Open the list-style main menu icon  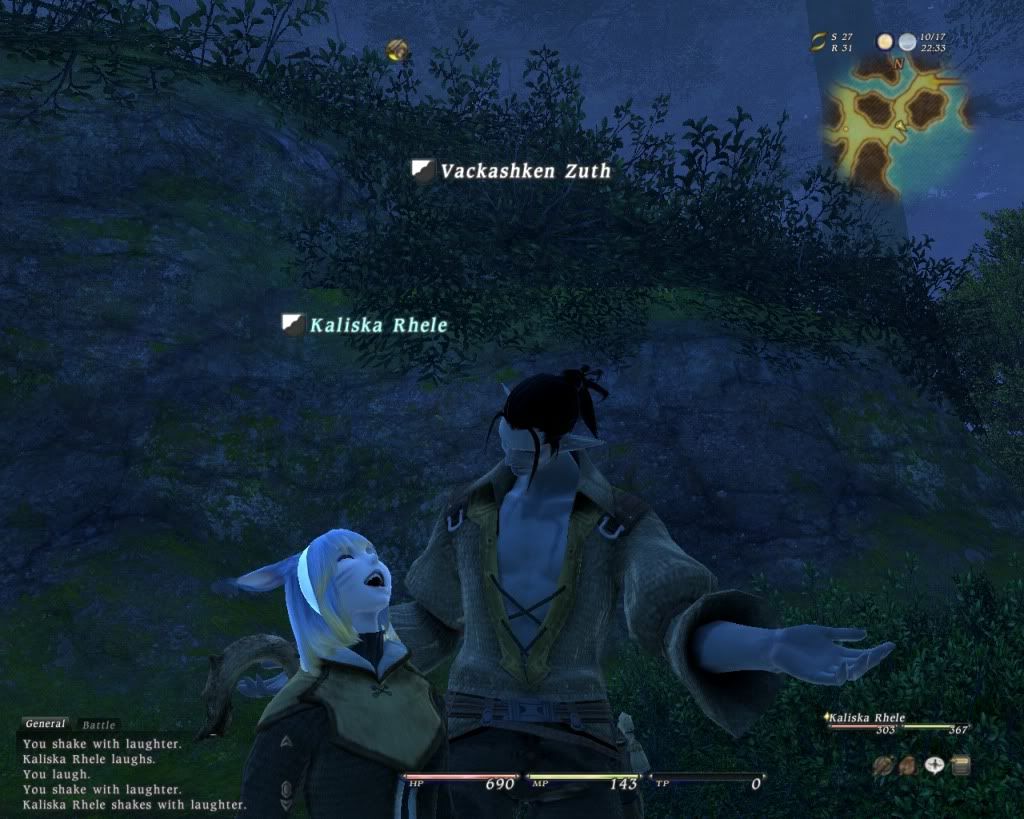coord(960,766)
